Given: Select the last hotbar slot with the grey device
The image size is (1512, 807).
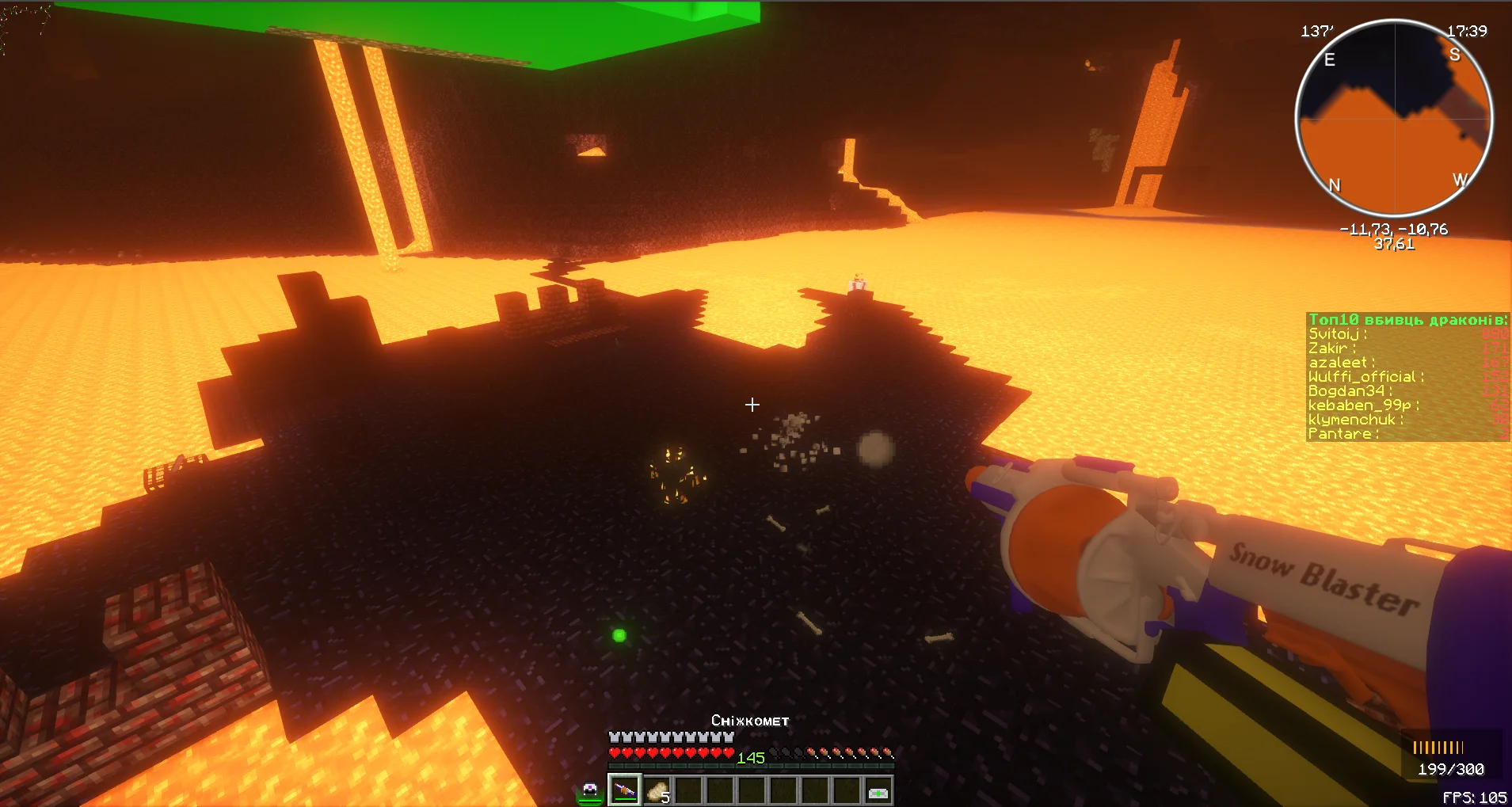Looking at the screenshot, I should tap(878, 791).
